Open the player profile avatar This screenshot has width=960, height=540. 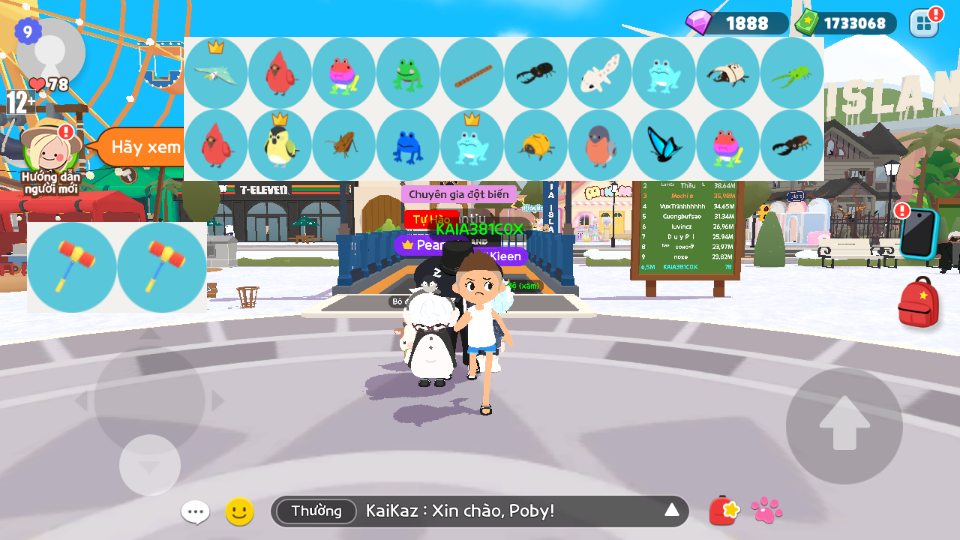(50, 50)
